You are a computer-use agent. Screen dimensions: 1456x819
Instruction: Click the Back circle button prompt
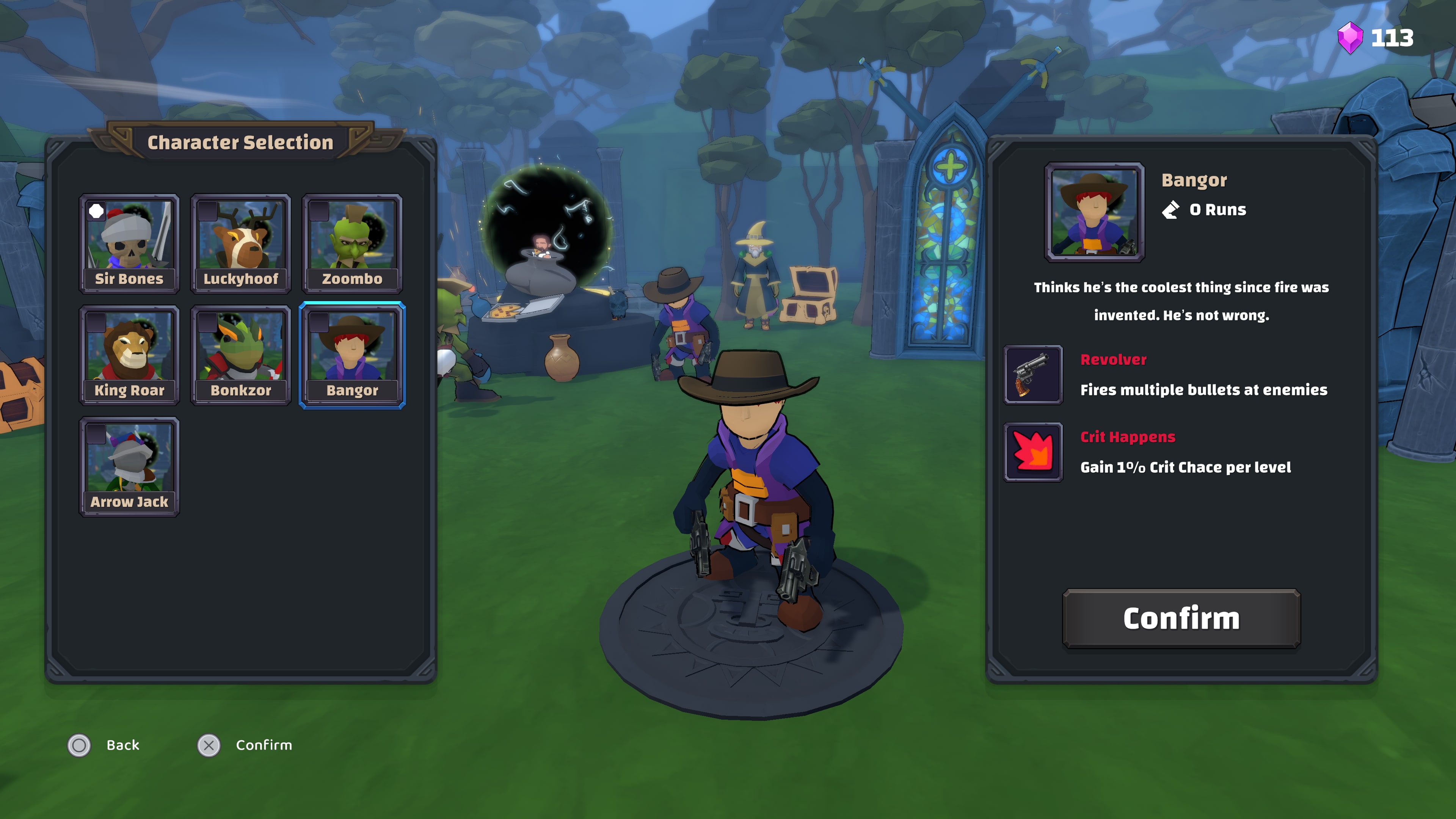click(x=79, y=745)
